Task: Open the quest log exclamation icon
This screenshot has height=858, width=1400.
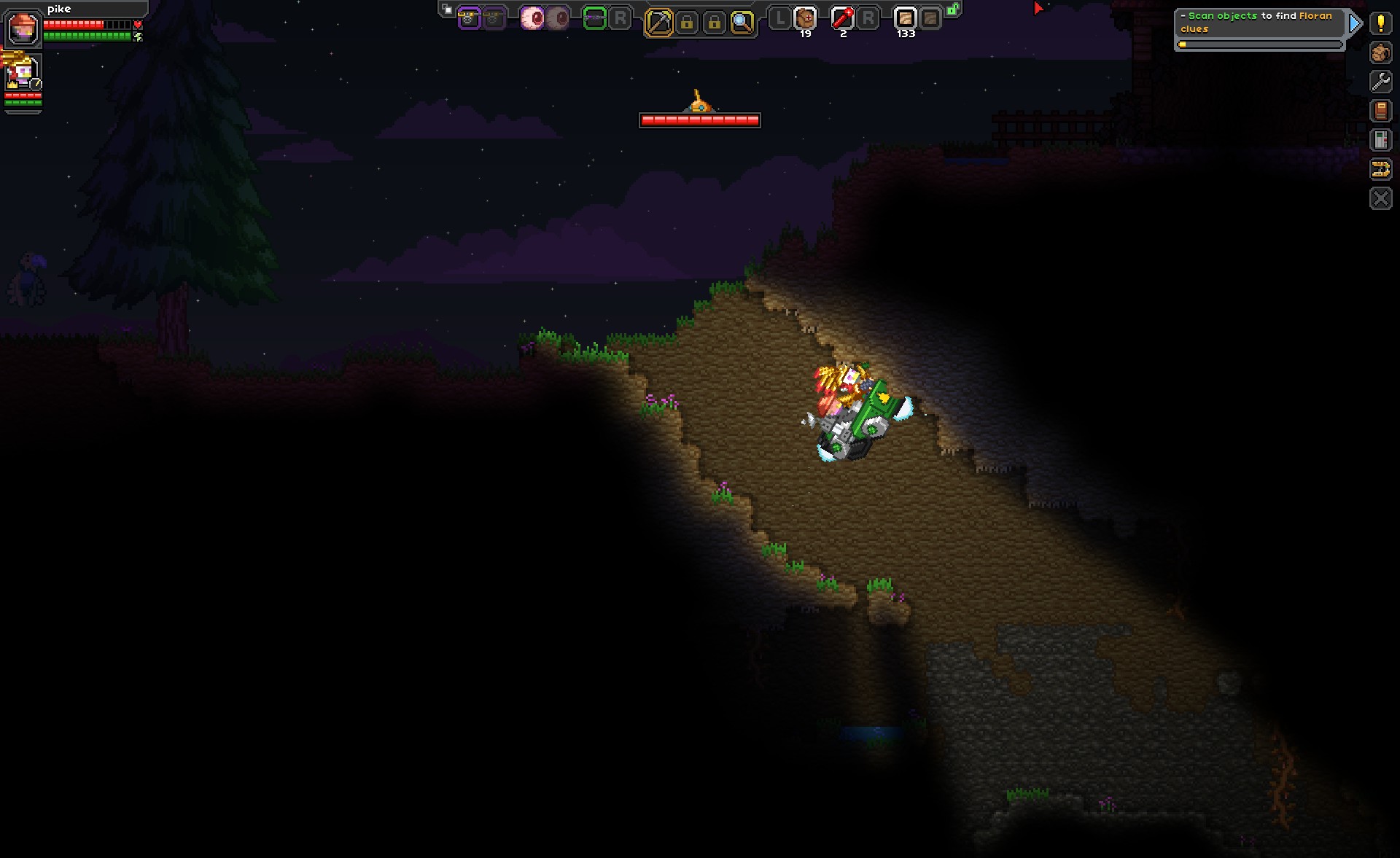Action: (x=1380, y=23)
